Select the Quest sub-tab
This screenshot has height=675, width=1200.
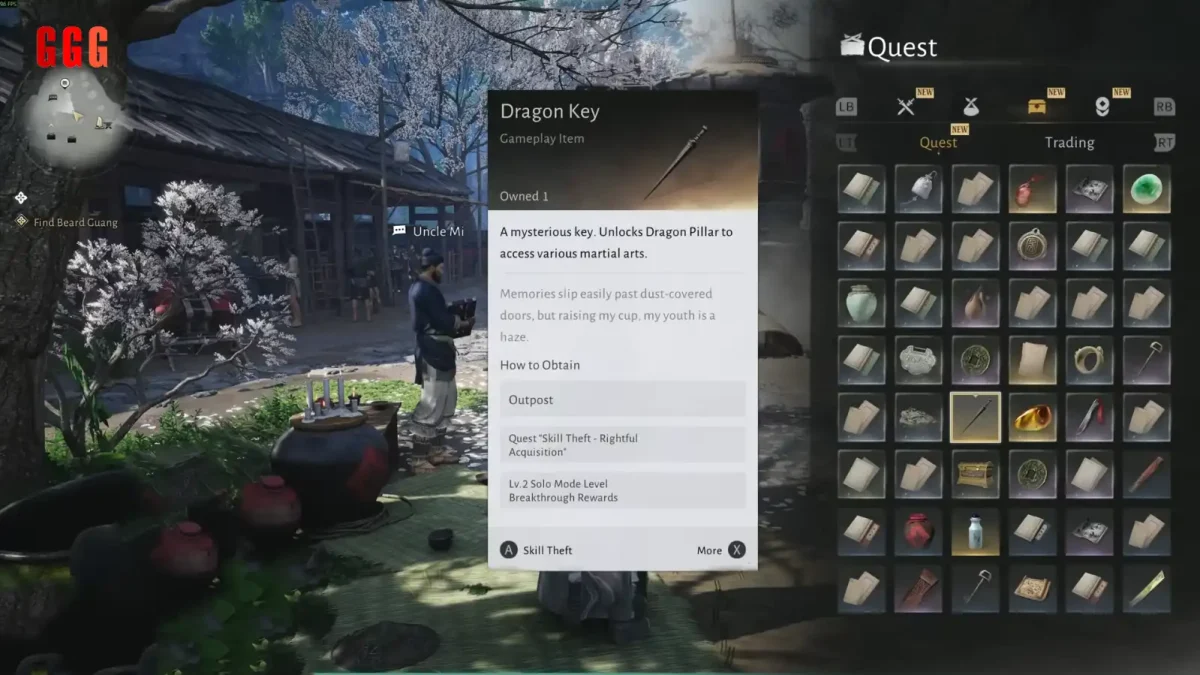tap(938, 143)
